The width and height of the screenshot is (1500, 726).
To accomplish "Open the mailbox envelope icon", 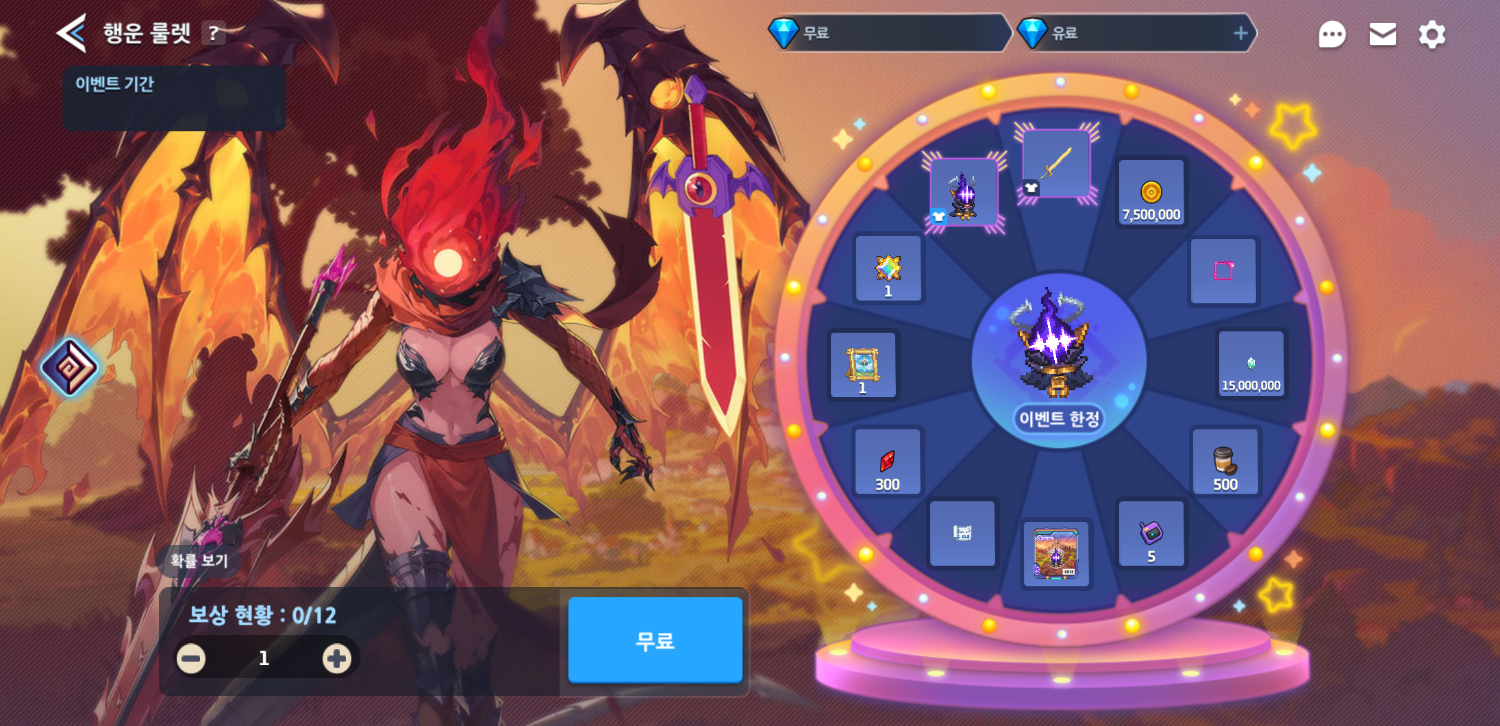I will [1382, 34].
